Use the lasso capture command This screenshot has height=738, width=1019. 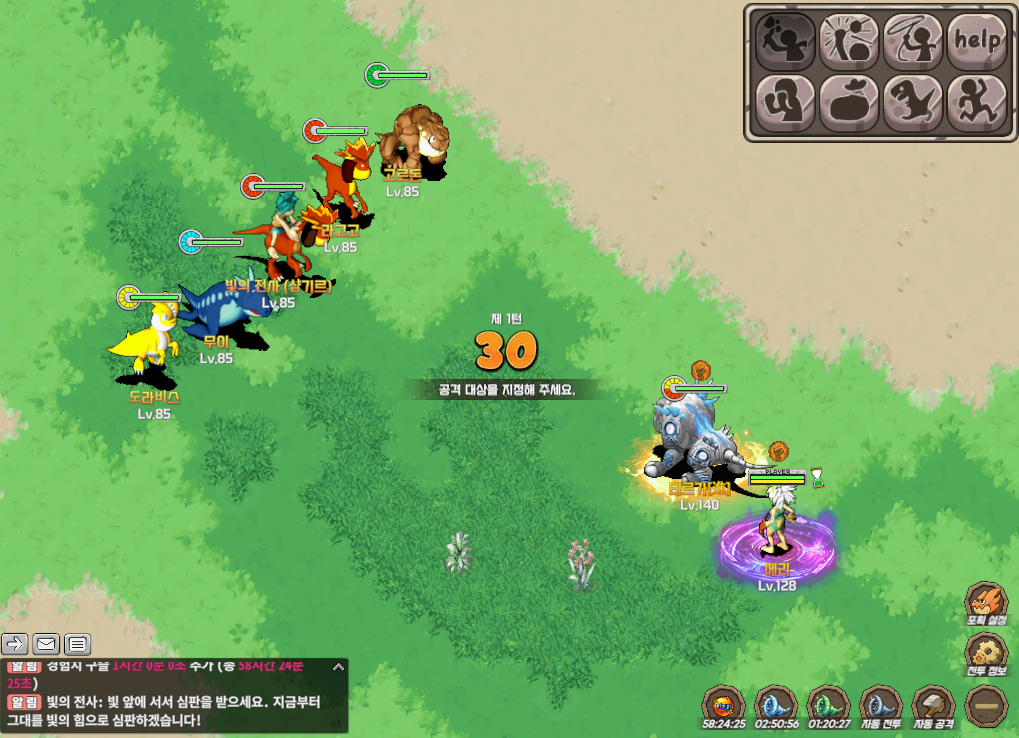[913, 39]
